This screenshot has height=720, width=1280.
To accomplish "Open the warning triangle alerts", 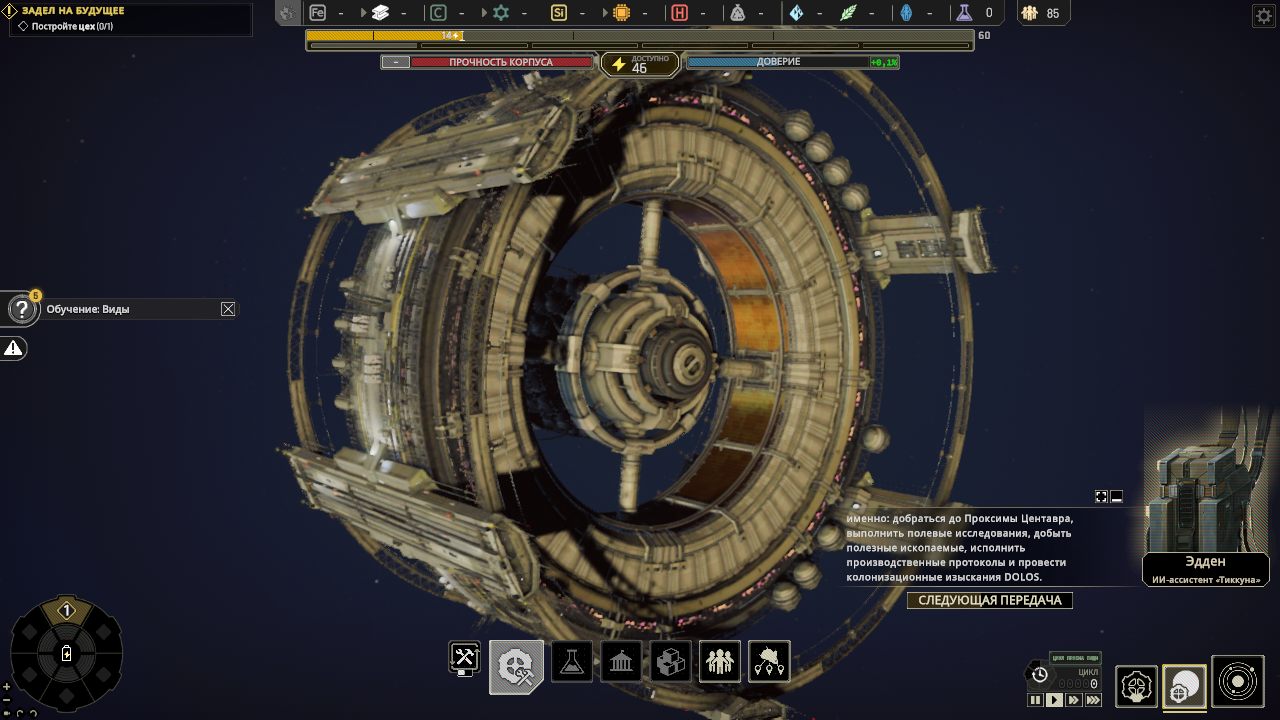I will [x=13, y=348].
